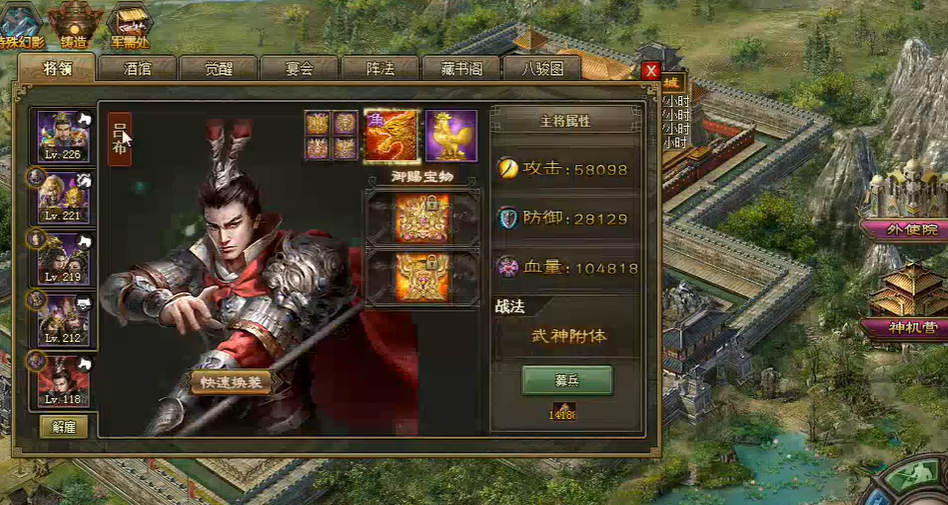The height and width of the screenshot is (505, 948).
Task: Select the 宴会 tab
Action: pyautogui.click(x=299, y=68)
